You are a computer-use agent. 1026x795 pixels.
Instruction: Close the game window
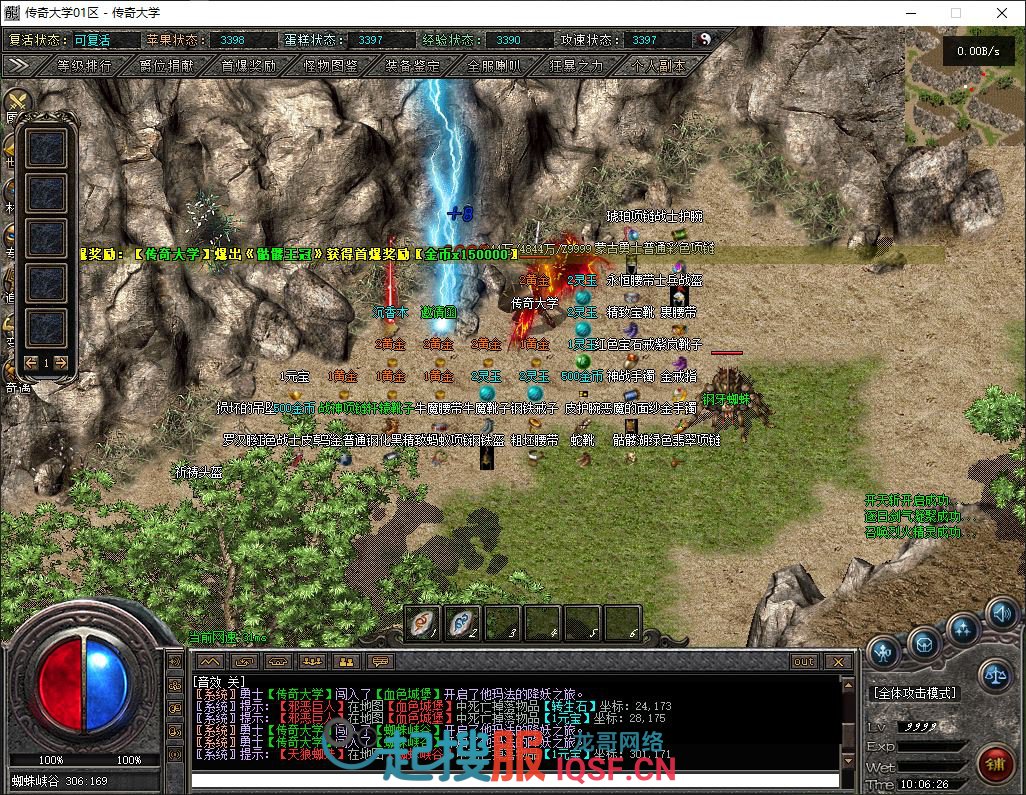tap(1002, 13)
